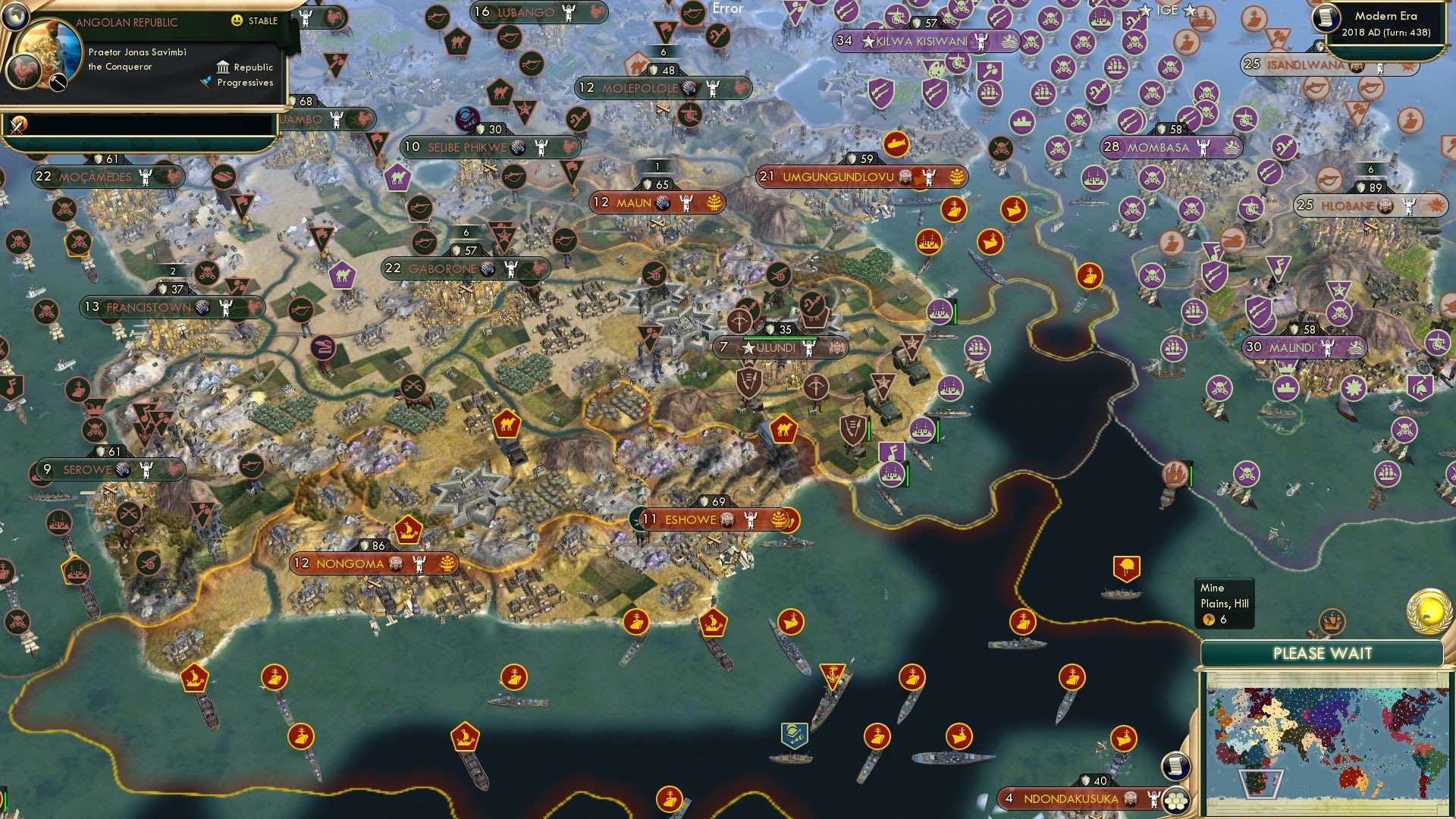Click the notification scroll icon beside the minimap

coord(1175,766)
